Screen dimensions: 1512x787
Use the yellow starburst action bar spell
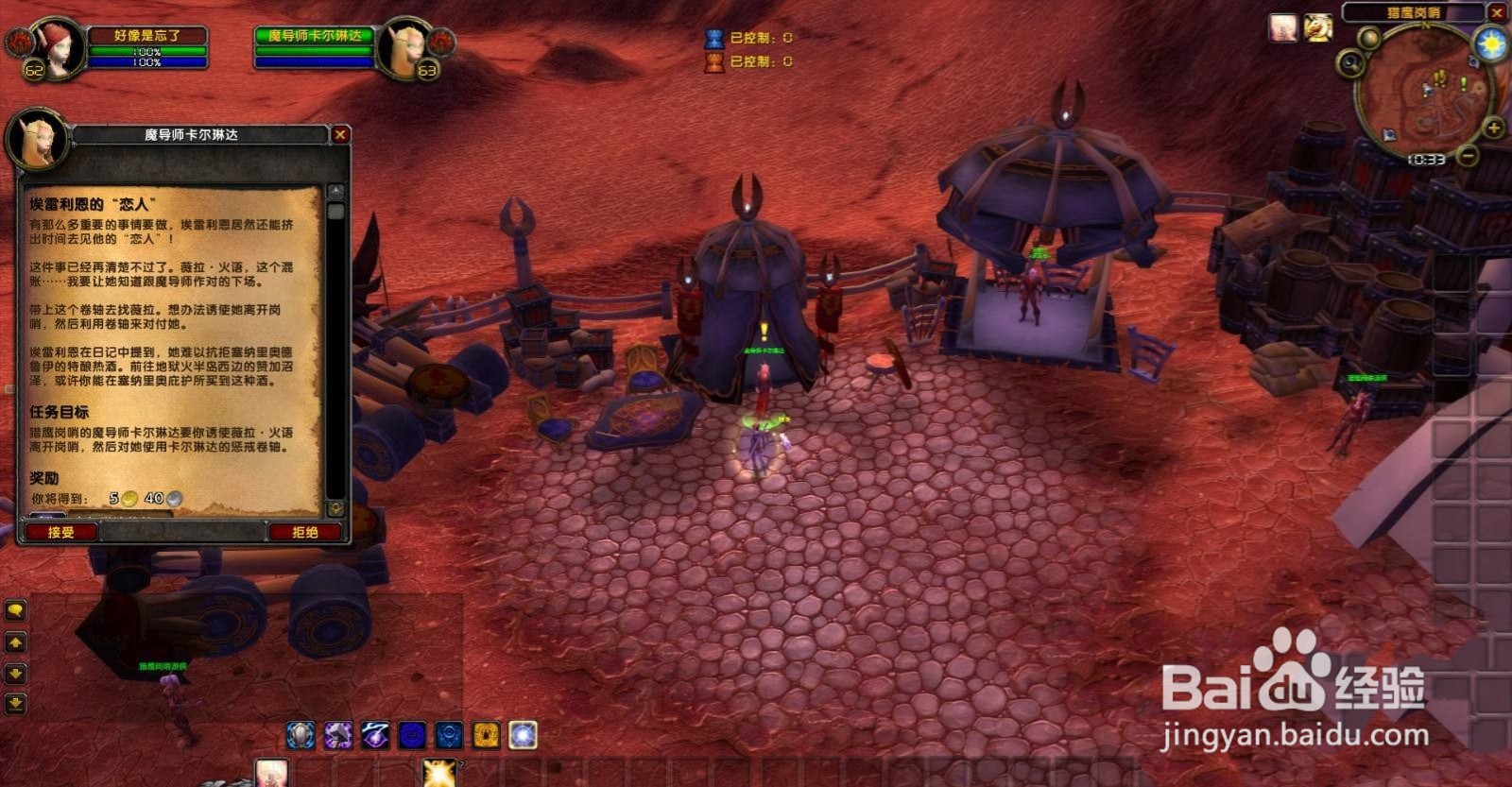click(x=438, y=773)
